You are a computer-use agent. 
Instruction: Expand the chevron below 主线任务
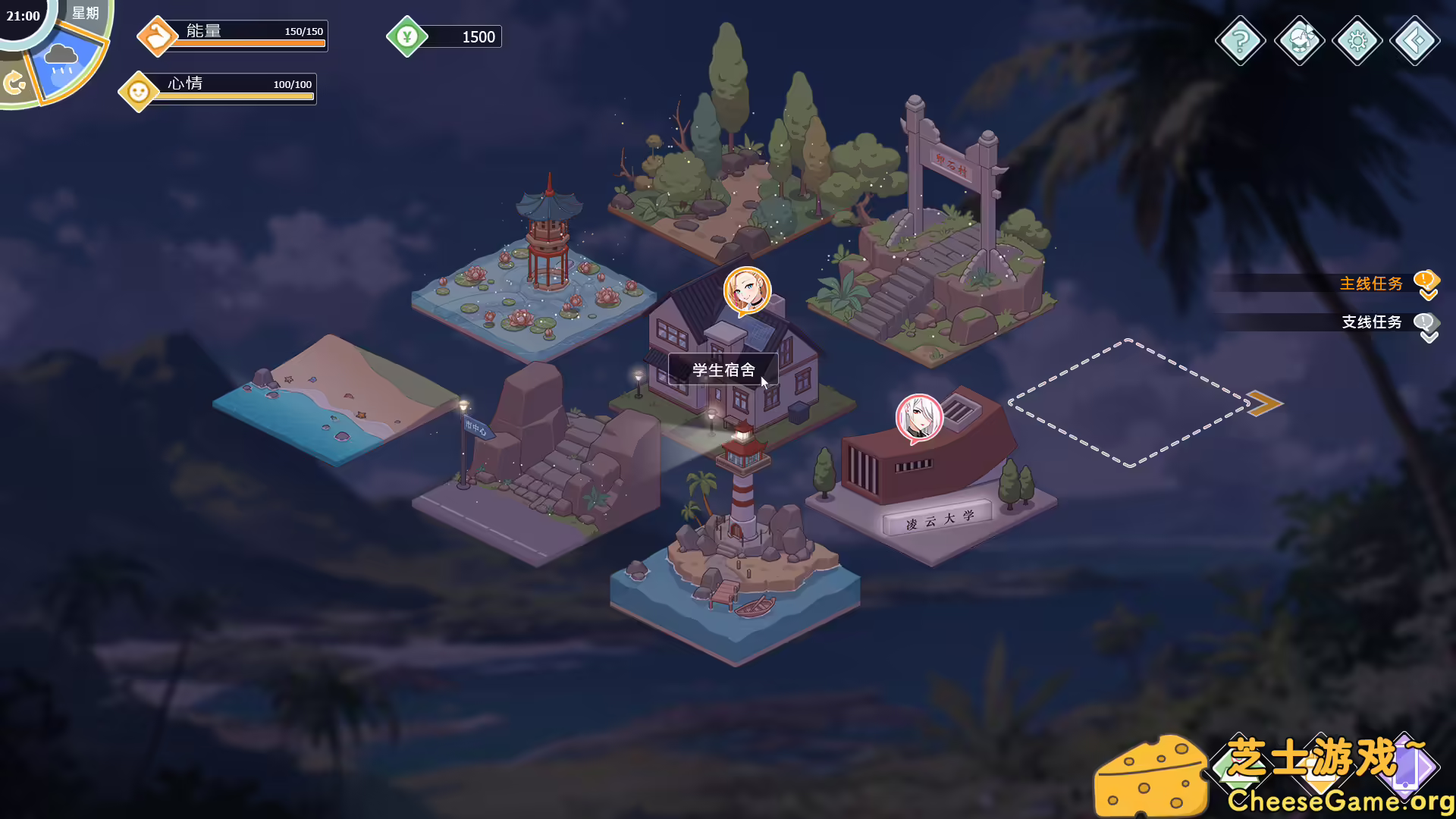click(x=1428, y=294)
